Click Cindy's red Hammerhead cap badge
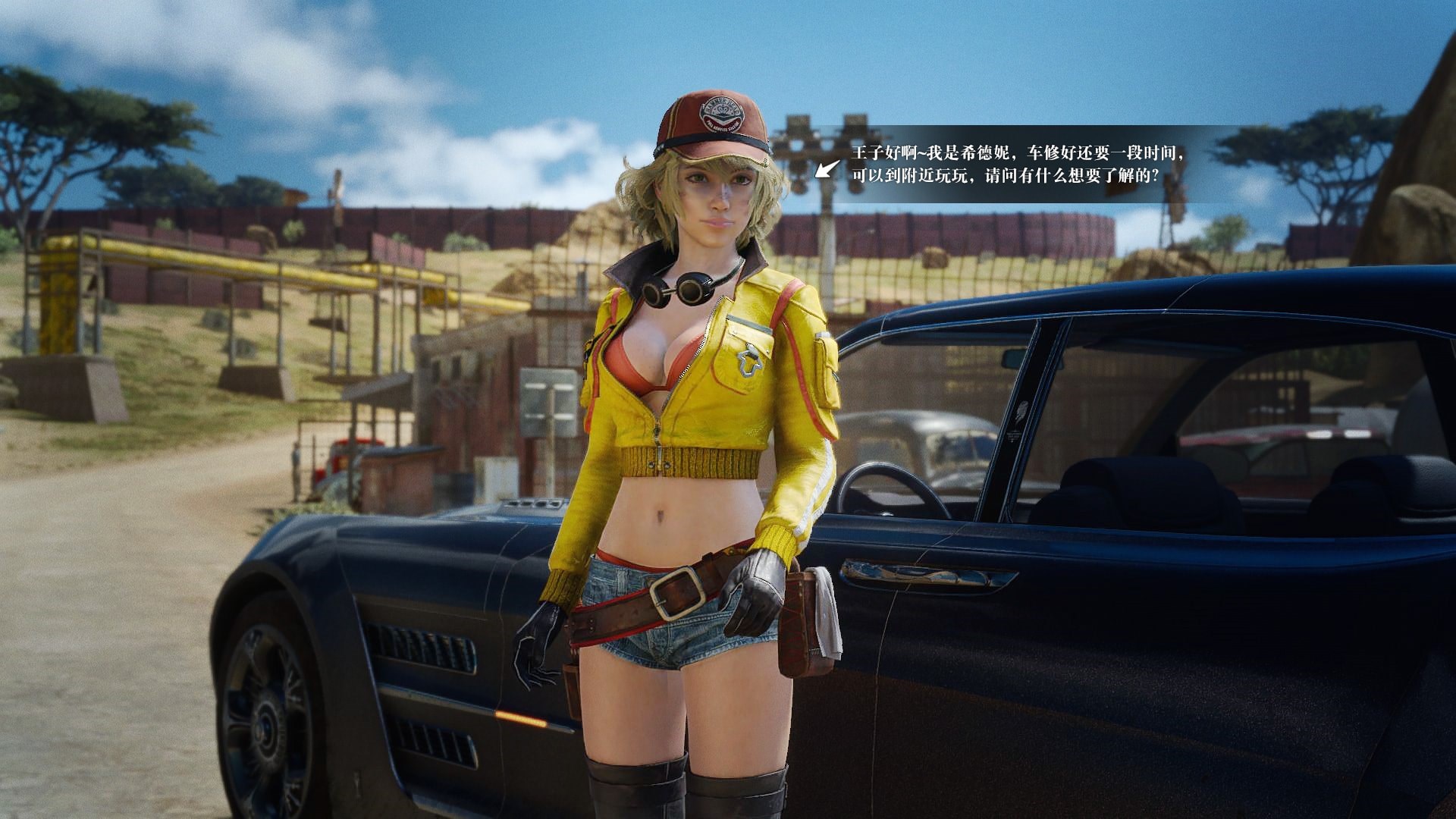The image size is (1456, 819). pos(721,113)
